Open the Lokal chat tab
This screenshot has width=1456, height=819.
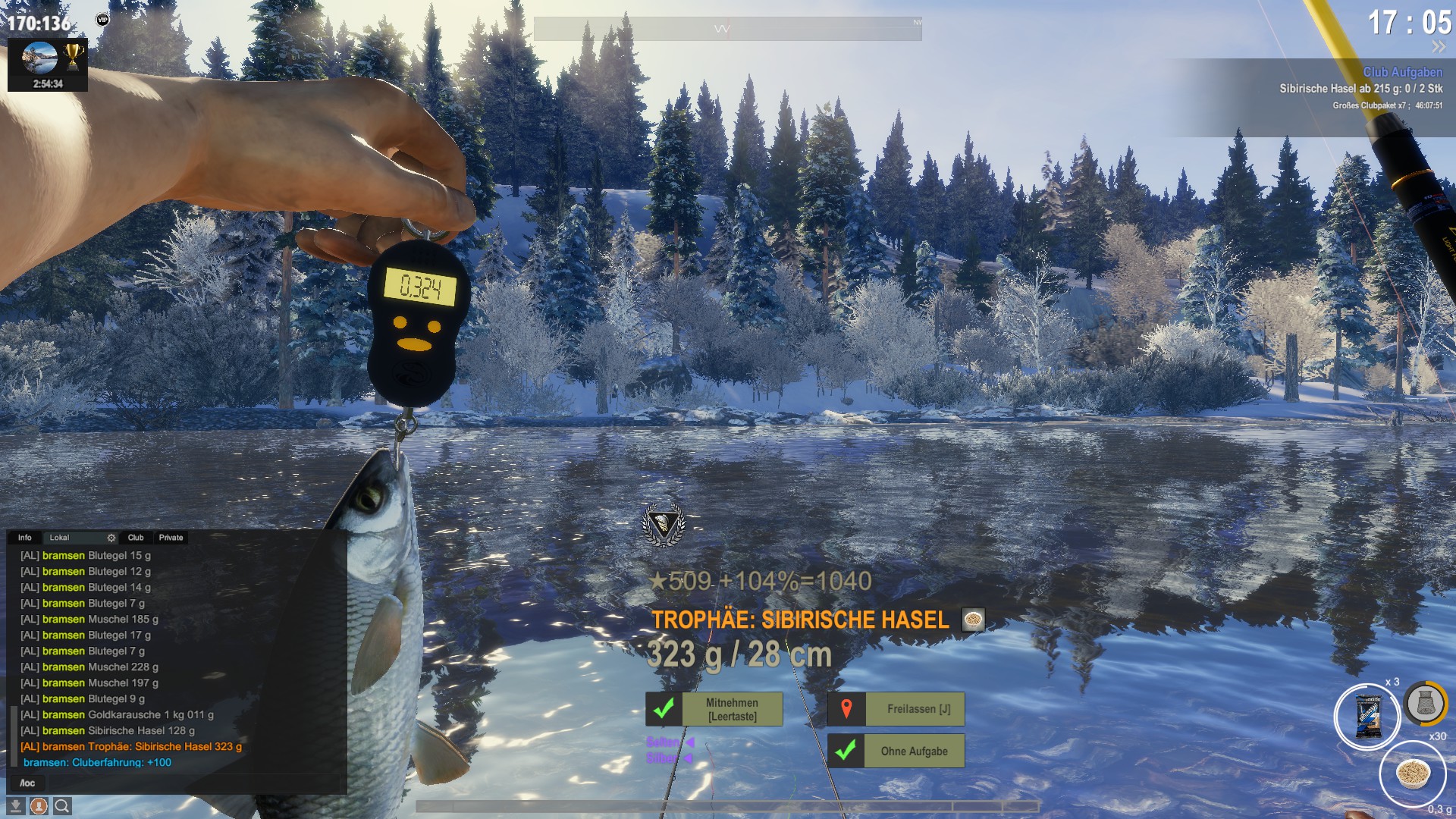point(59,538)
